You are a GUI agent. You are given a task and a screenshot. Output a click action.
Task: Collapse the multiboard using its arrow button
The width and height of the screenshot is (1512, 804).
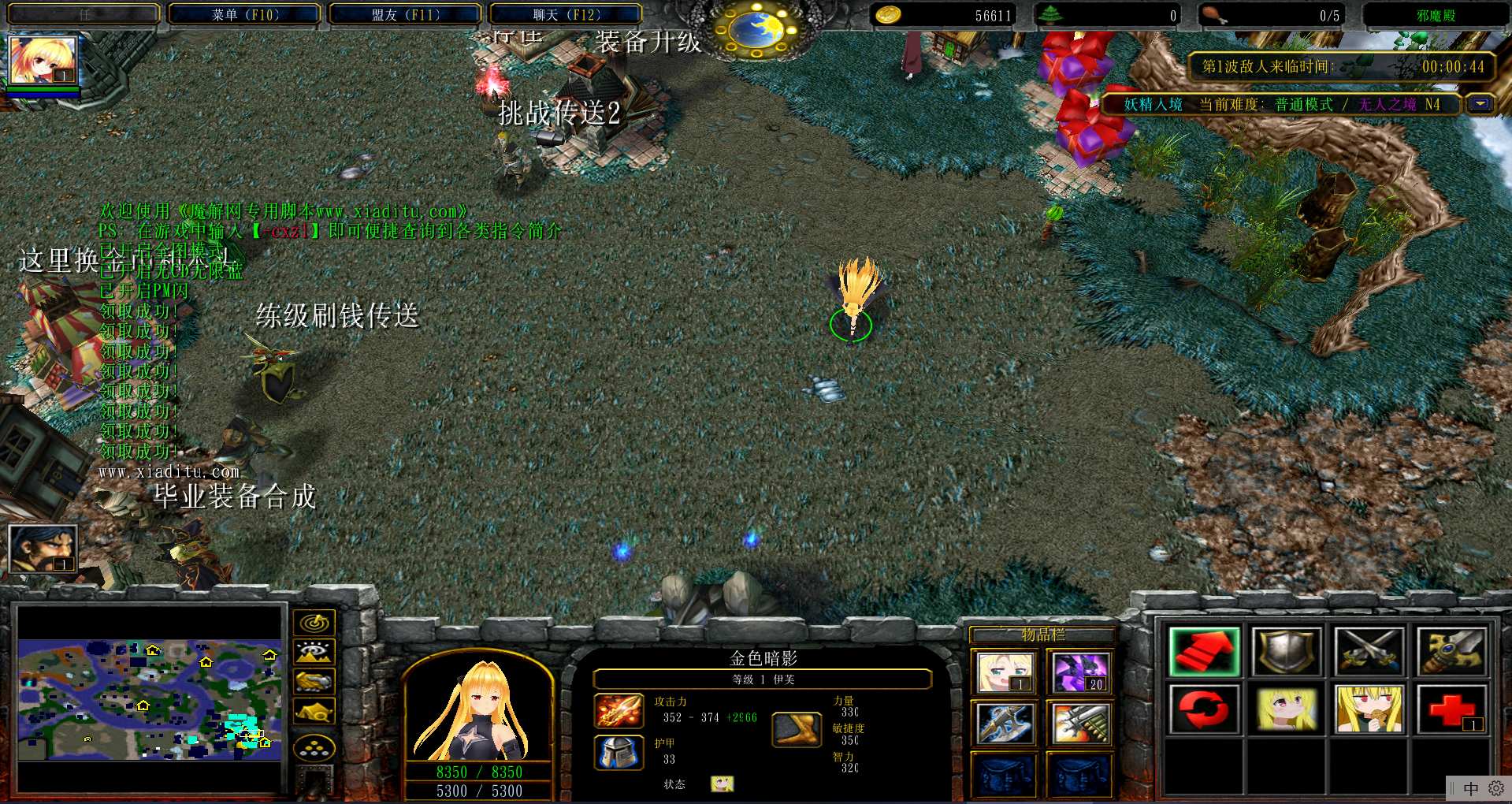point(1480,104)
